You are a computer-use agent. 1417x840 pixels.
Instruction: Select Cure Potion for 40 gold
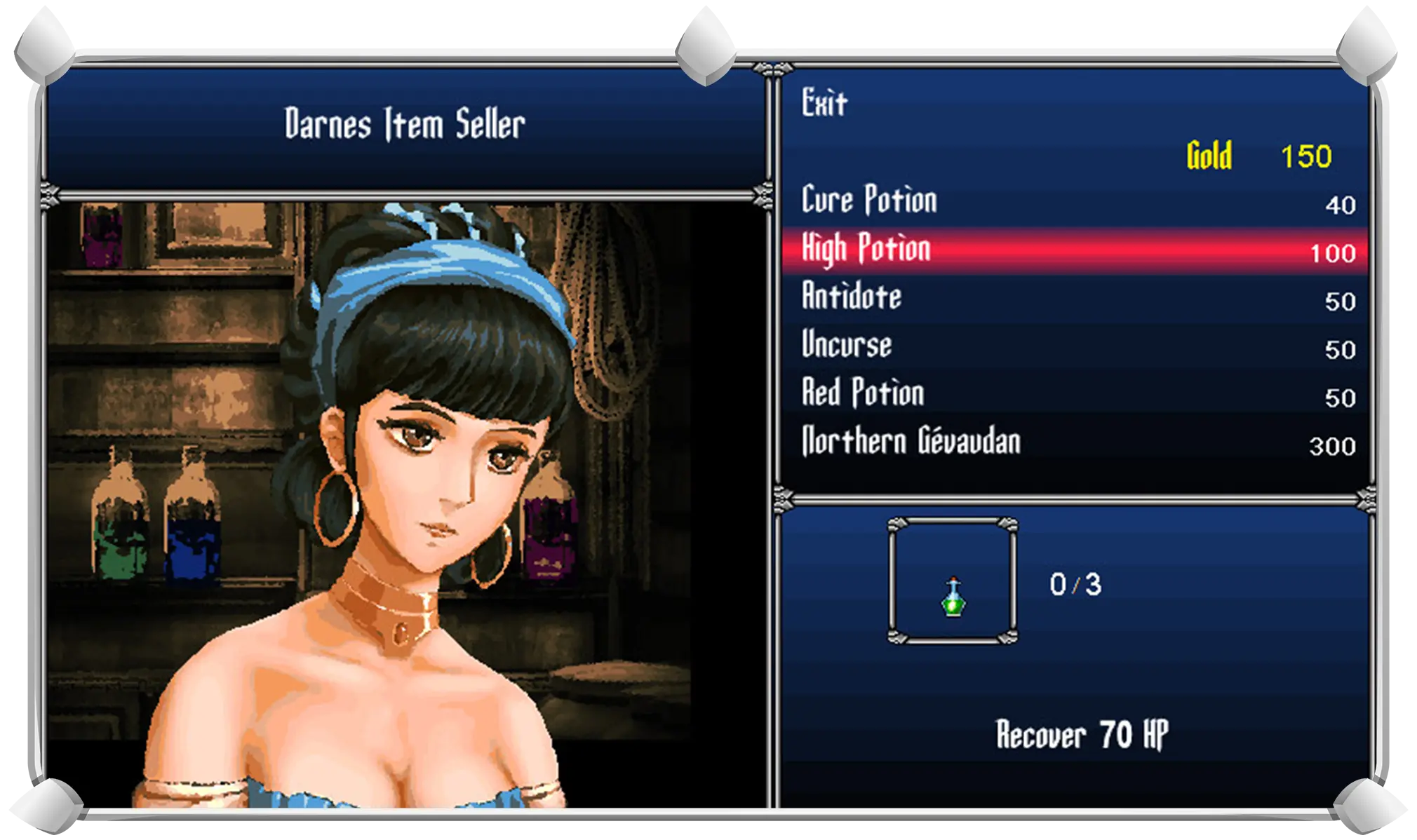pyautogui.click(x=868, y=201)
